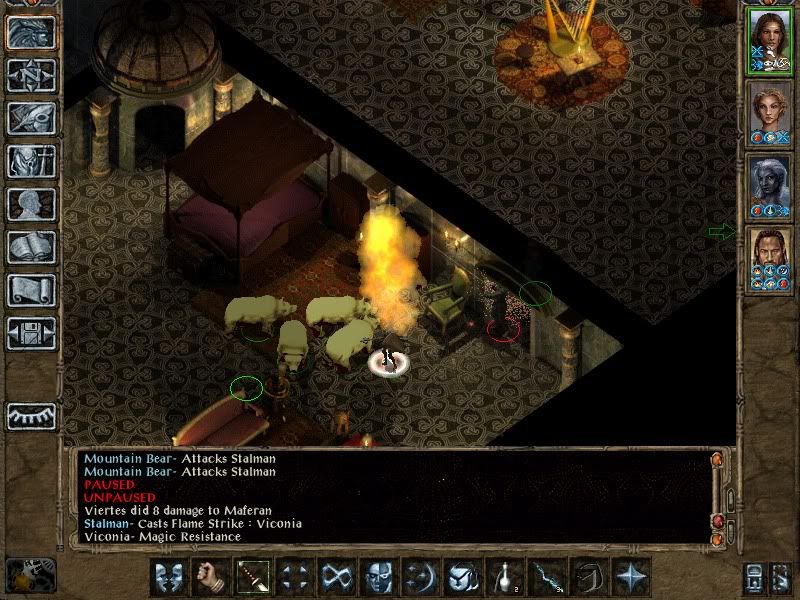Select the green-framed top character portrait
Viewport: 800px width, 600px height.
[768, 40]
